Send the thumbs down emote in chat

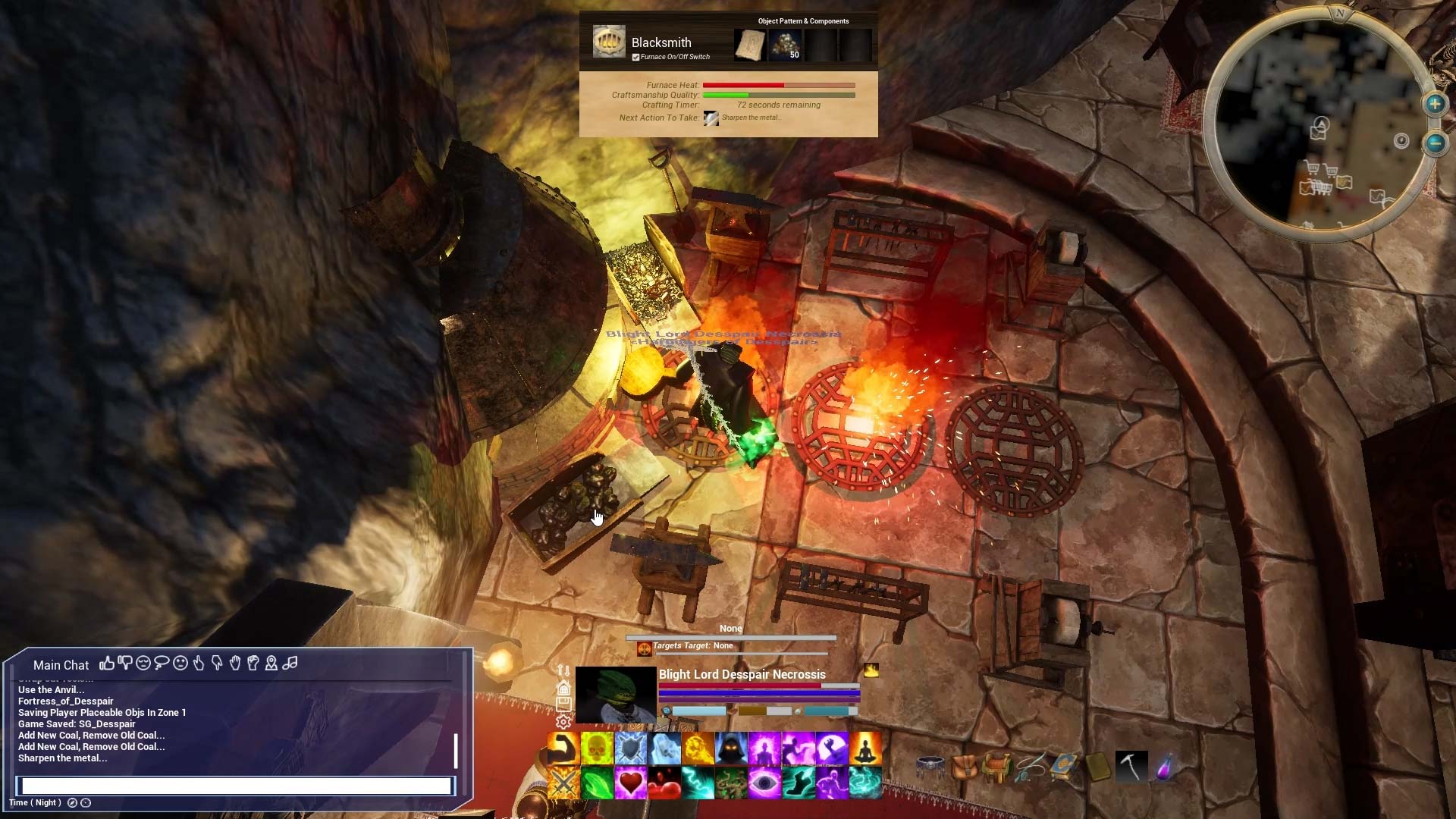tap(124, 664)
